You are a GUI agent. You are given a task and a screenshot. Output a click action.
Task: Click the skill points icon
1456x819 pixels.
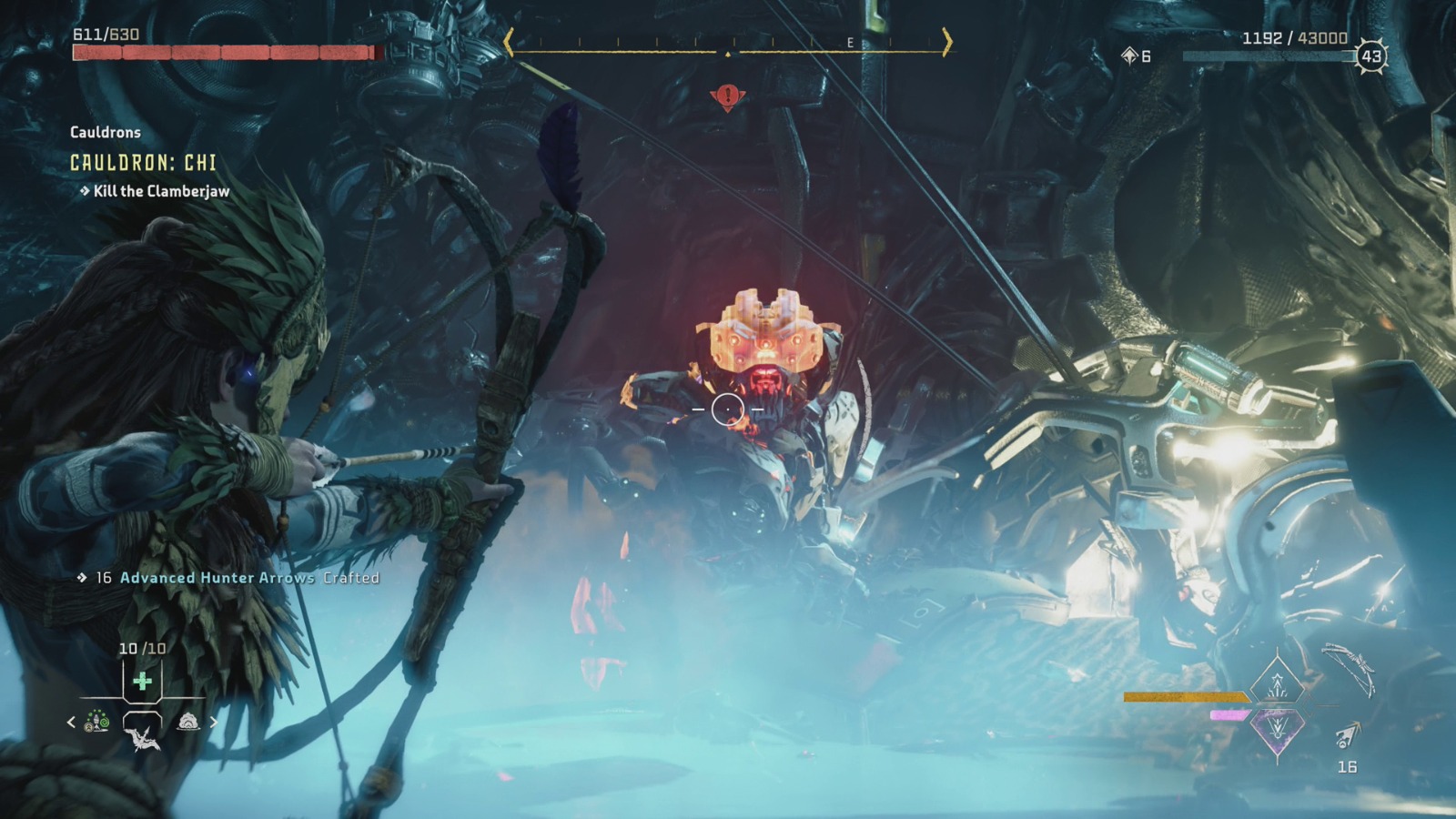[x=1129, y=56]
